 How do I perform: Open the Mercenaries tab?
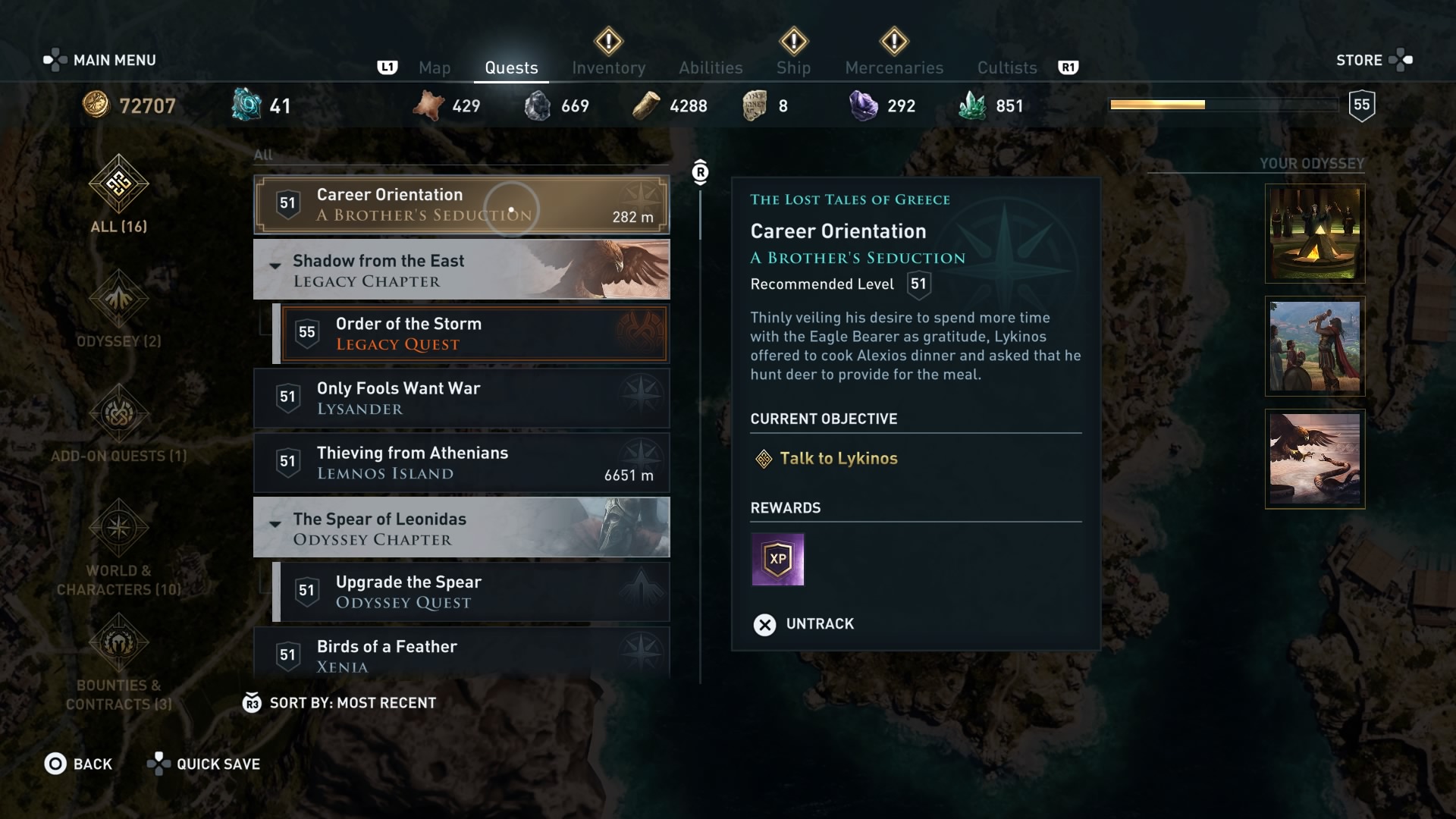894,68
